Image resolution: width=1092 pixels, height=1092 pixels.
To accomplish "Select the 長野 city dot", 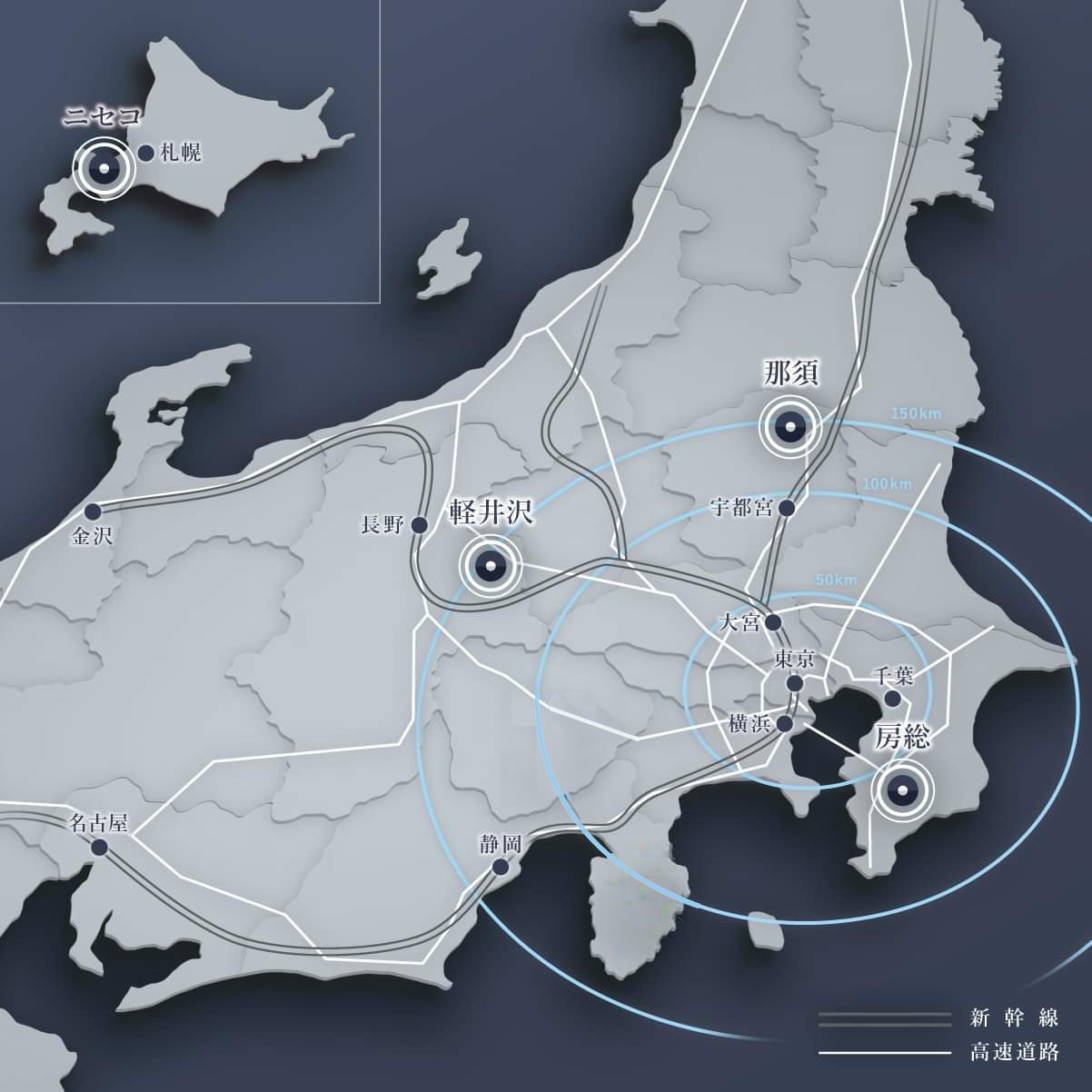I will coord(419,524).
